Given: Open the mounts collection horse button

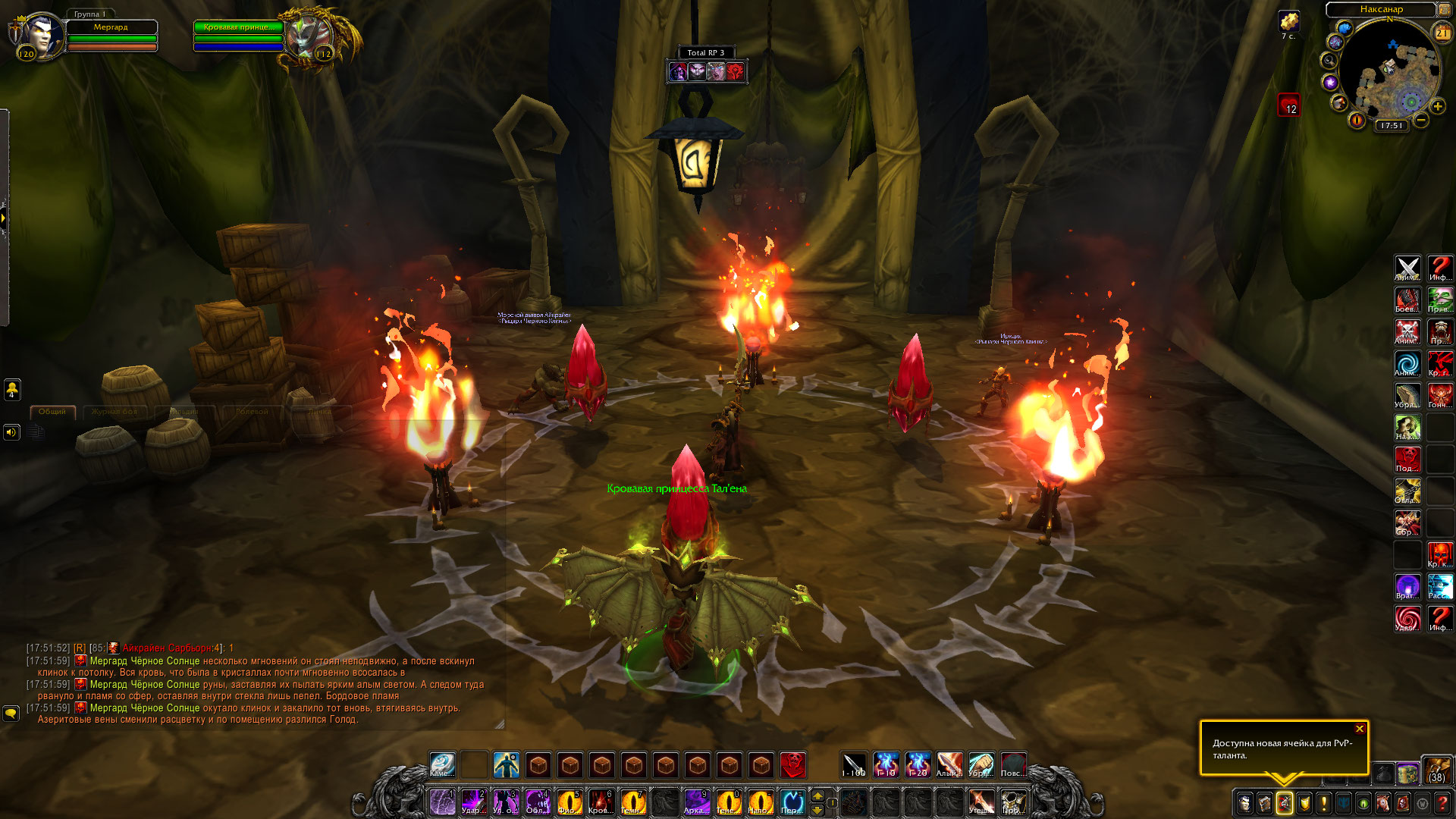Looking at the screenshot, I should 1383,802.
